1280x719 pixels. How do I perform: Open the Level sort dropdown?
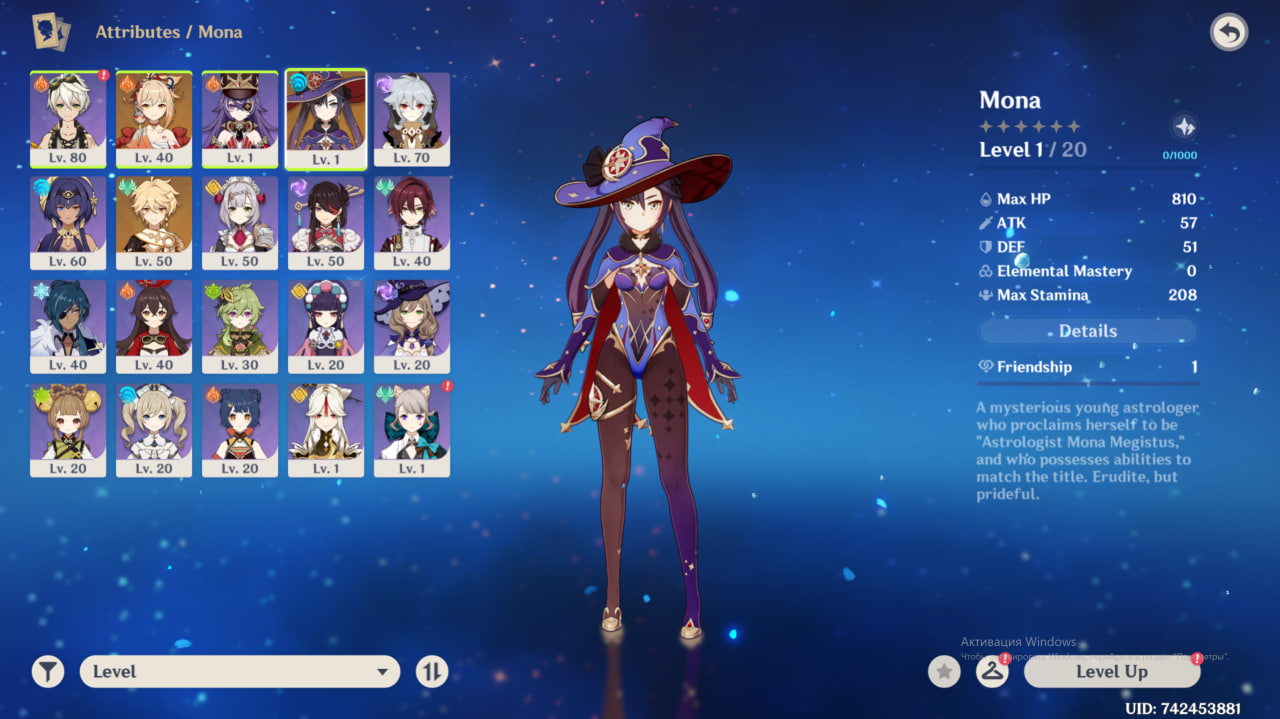pyautogui.click(x=240, y=672)
